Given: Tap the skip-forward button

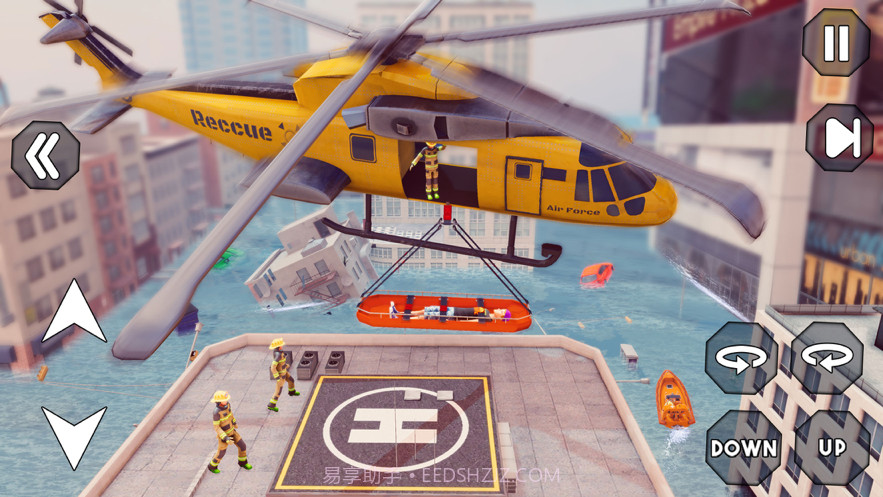Looking at the screenshot, I should click(840, 137).
